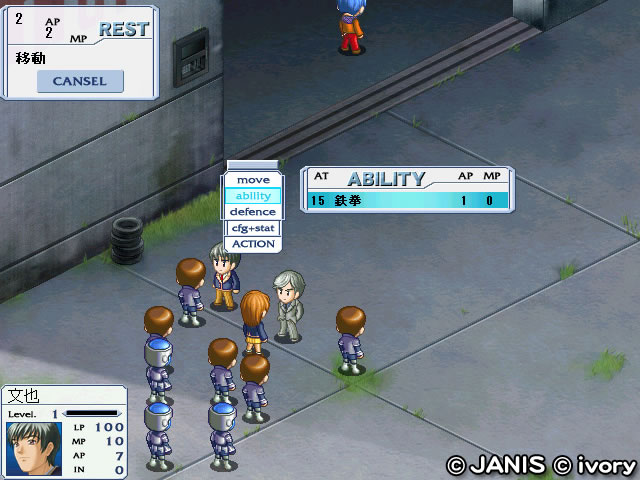Click the REST button
This screenshot has width=640, height=480.
(x=123, y=30)
